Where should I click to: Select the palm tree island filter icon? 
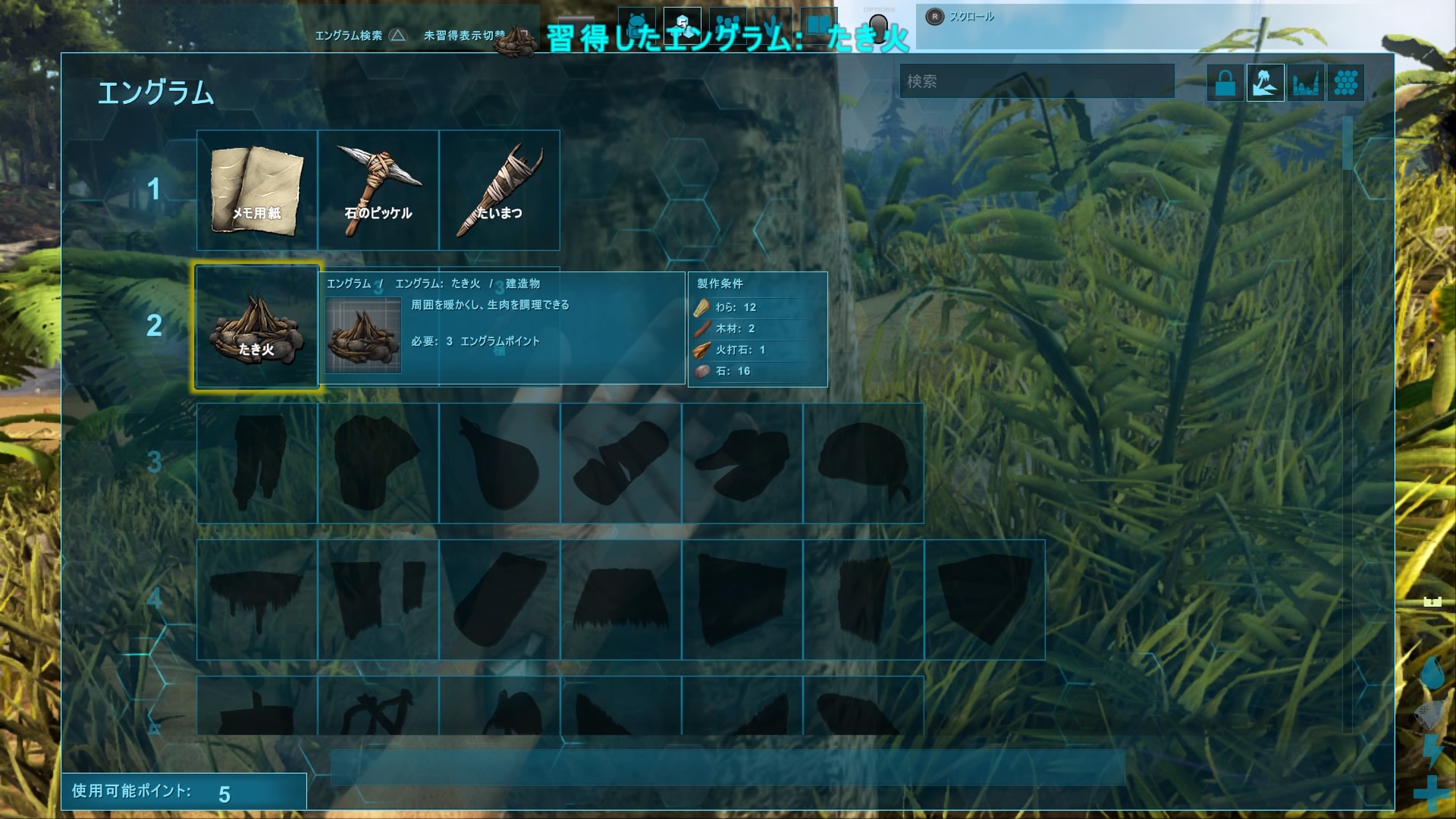click(x=1265, y=82)
